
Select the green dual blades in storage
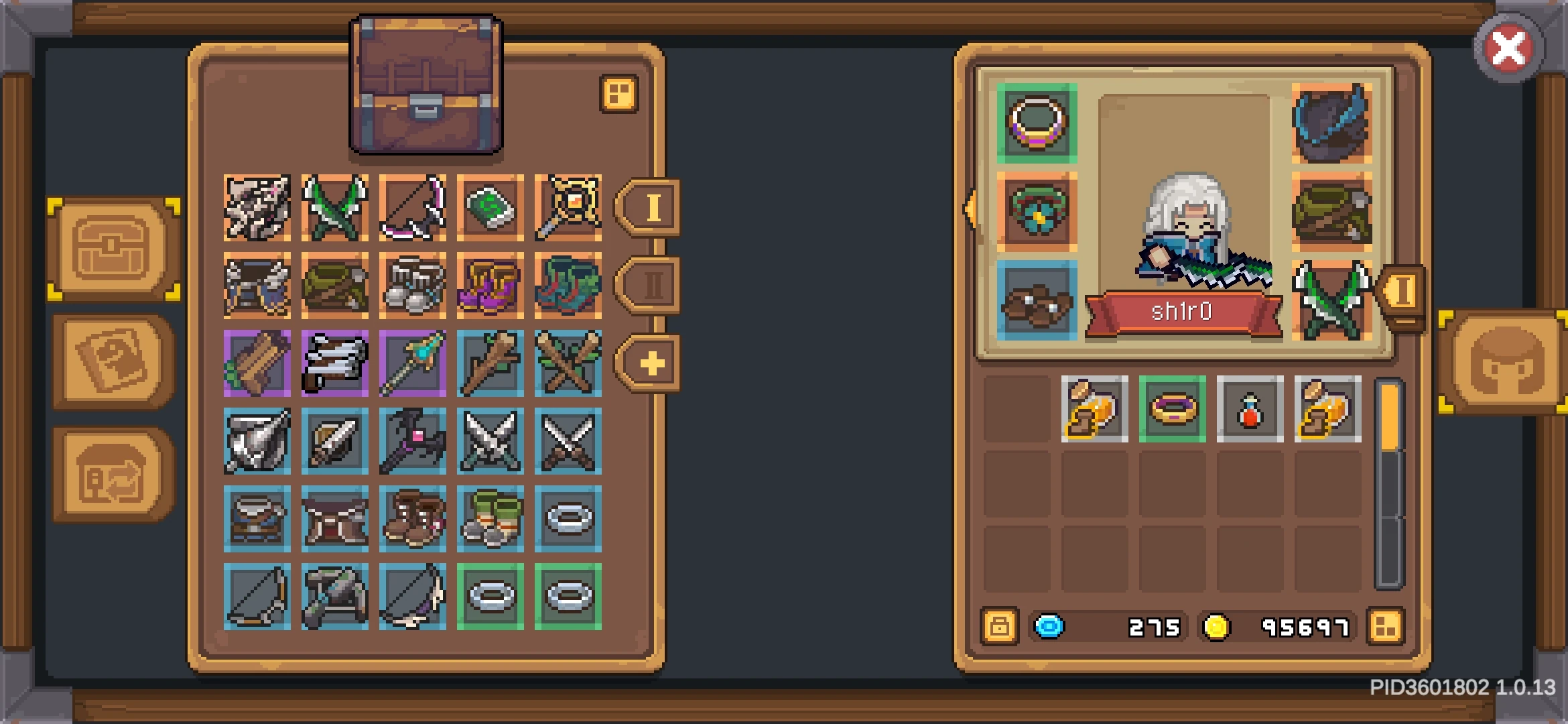334,206
